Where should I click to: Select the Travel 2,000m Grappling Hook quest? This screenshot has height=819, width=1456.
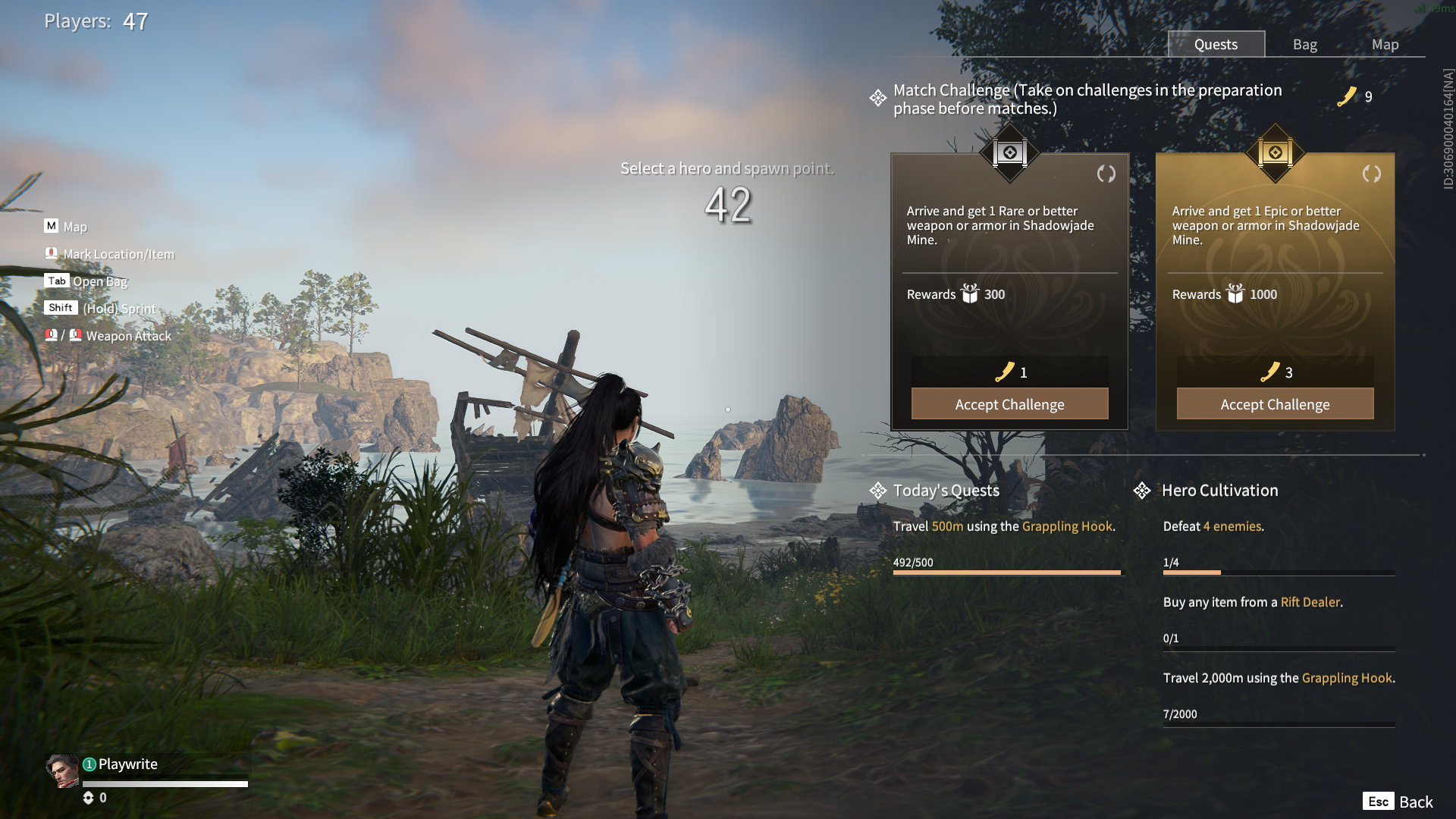[1279, 678]
